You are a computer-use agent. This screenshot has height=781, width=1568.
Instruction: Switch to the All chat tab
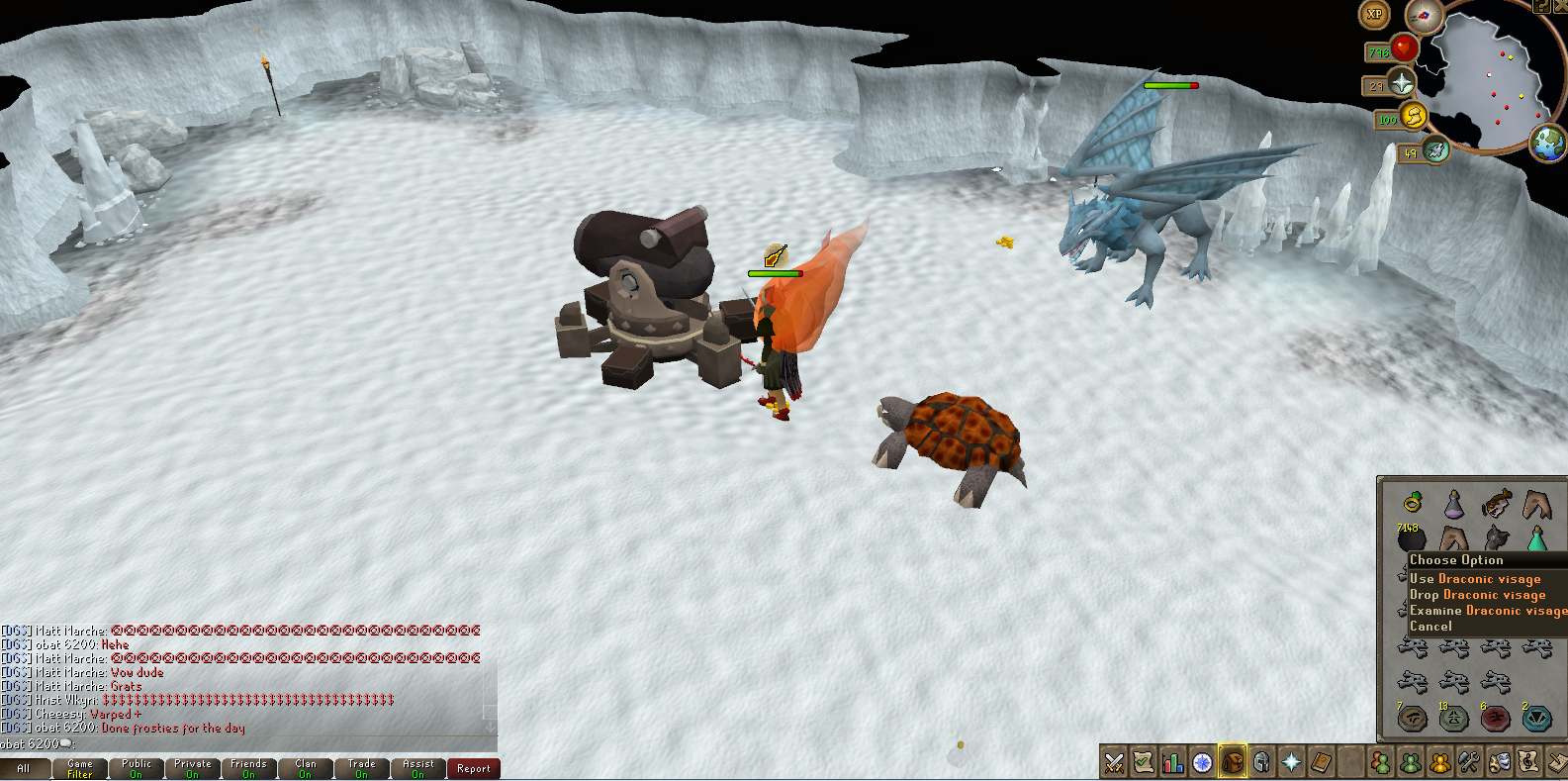[26, 768]
